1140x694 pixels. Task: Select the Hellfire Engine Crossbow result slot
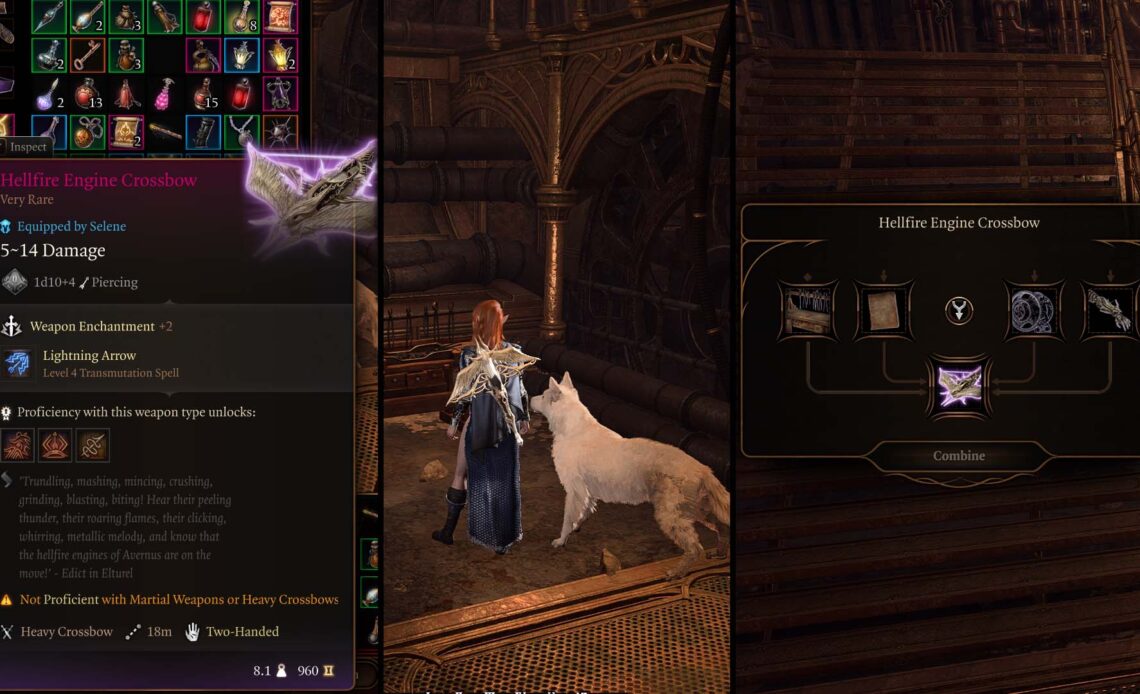(958, 386)
